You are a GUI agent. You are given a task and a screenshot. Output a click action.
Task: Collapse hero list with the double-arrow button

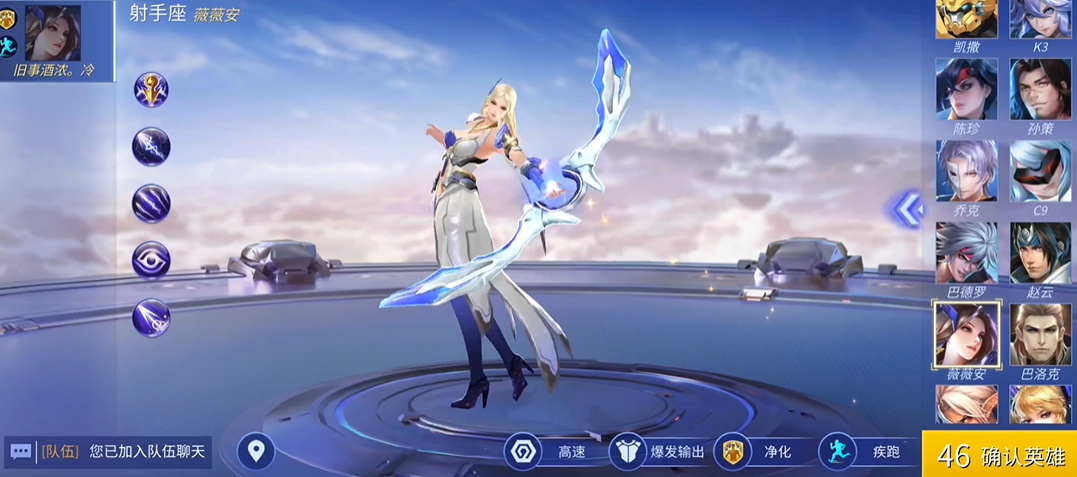coord(906,208)
